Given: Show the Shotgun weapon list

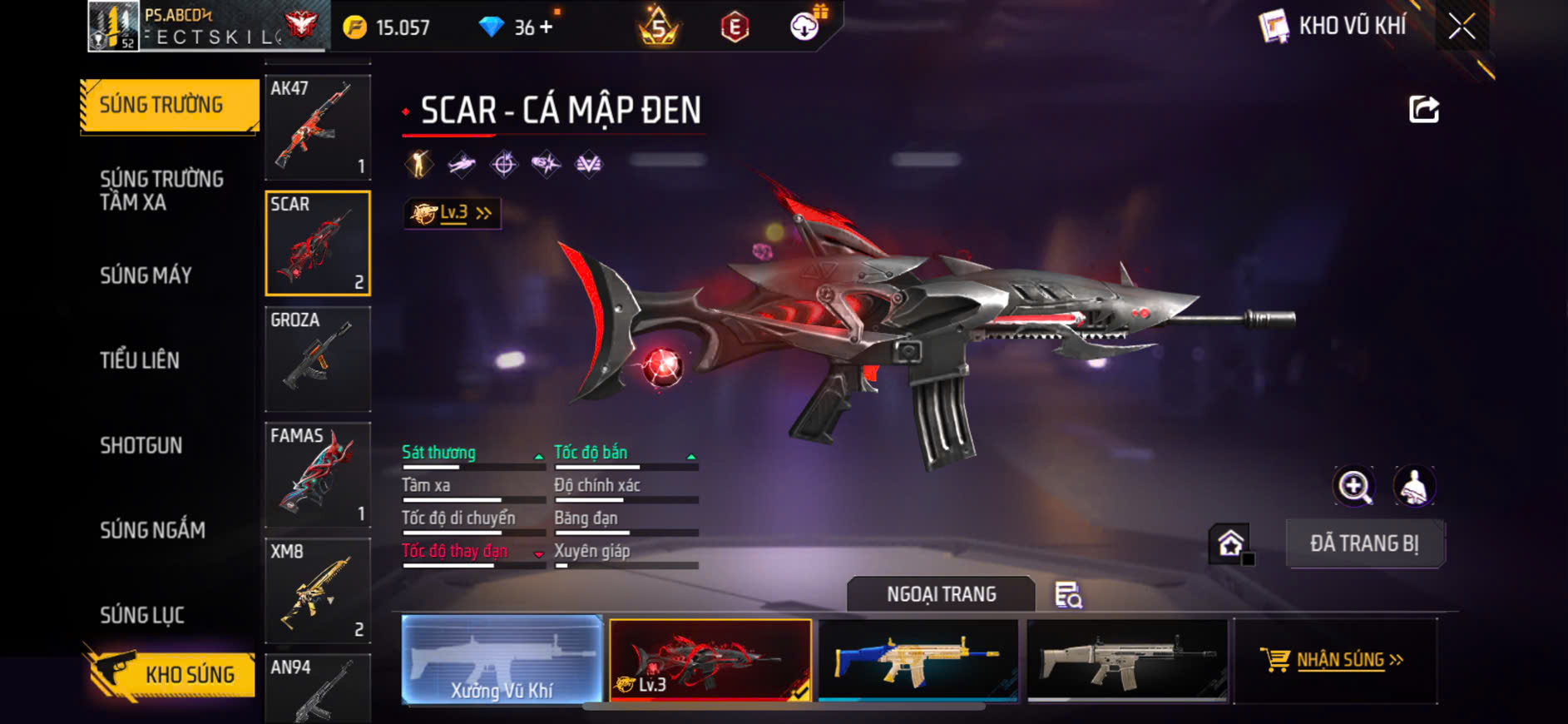Looking at the screenshot, I should (141, 445).
